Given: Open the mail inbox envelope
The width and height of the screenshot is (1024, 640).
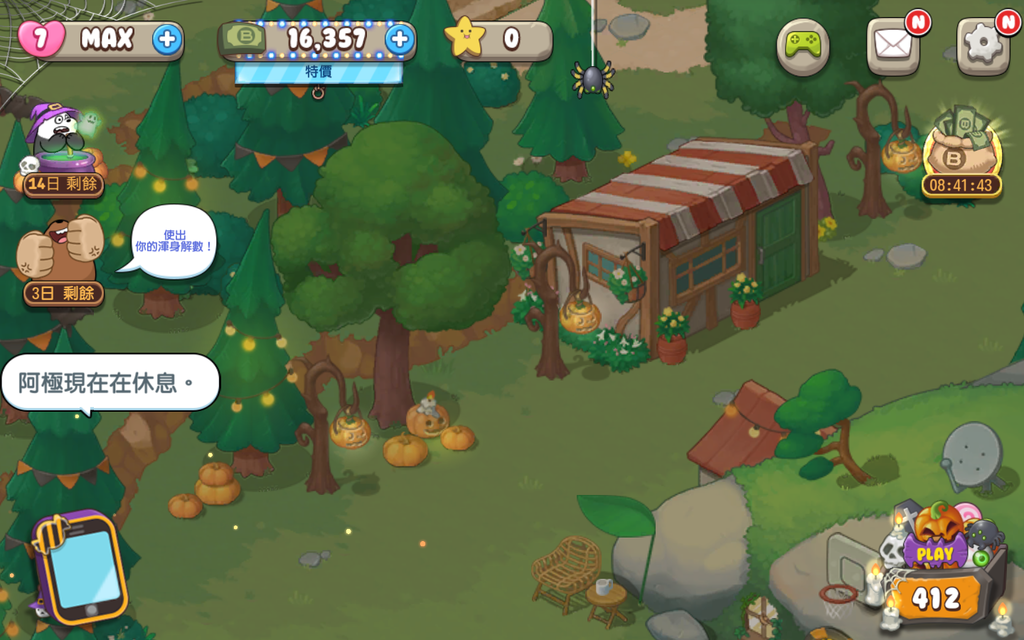Looking at the screenshot, I should click(x=892, y=46).
